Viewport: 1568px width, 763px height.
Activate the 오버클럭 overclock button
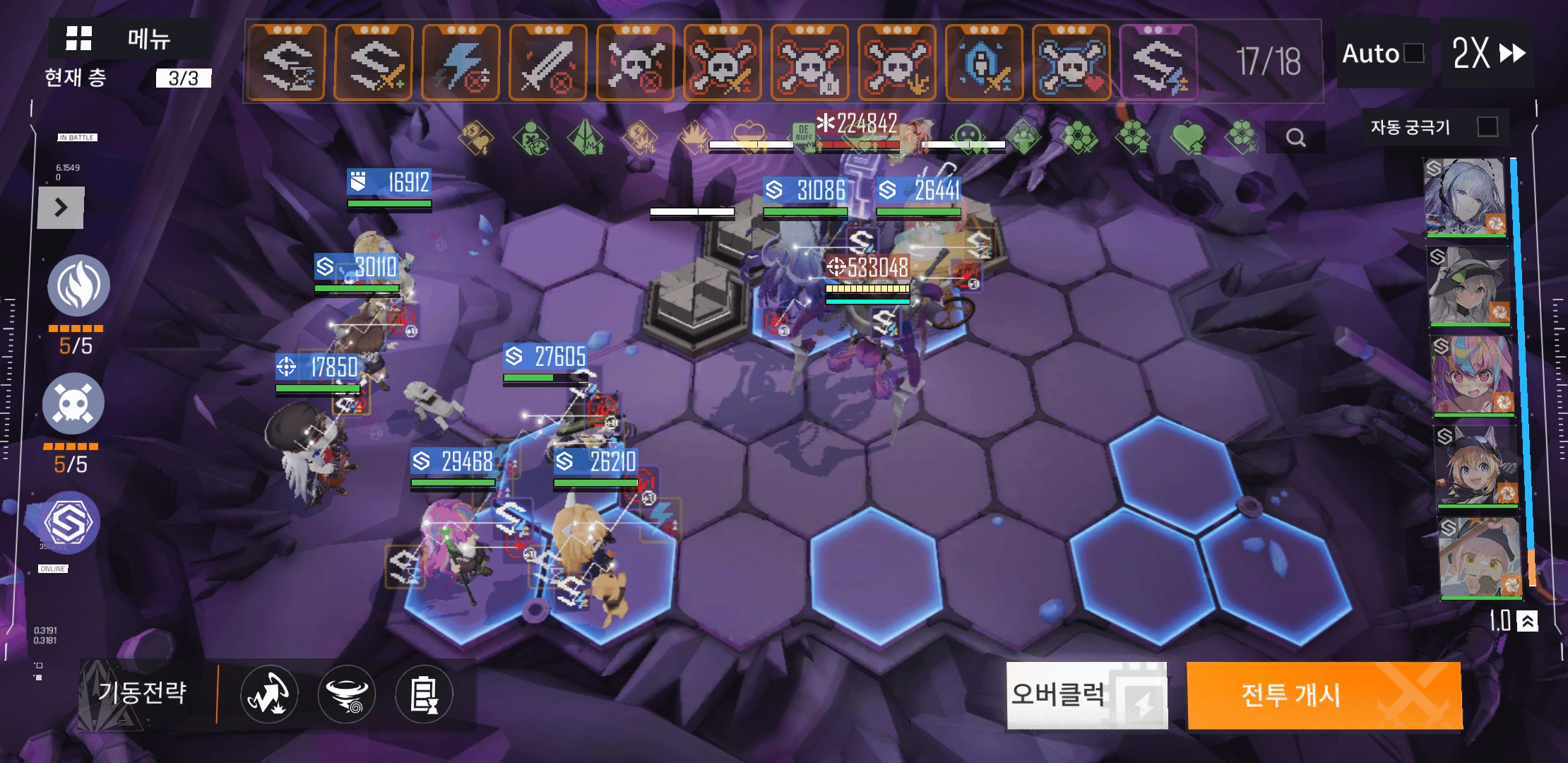[1086, 695]
